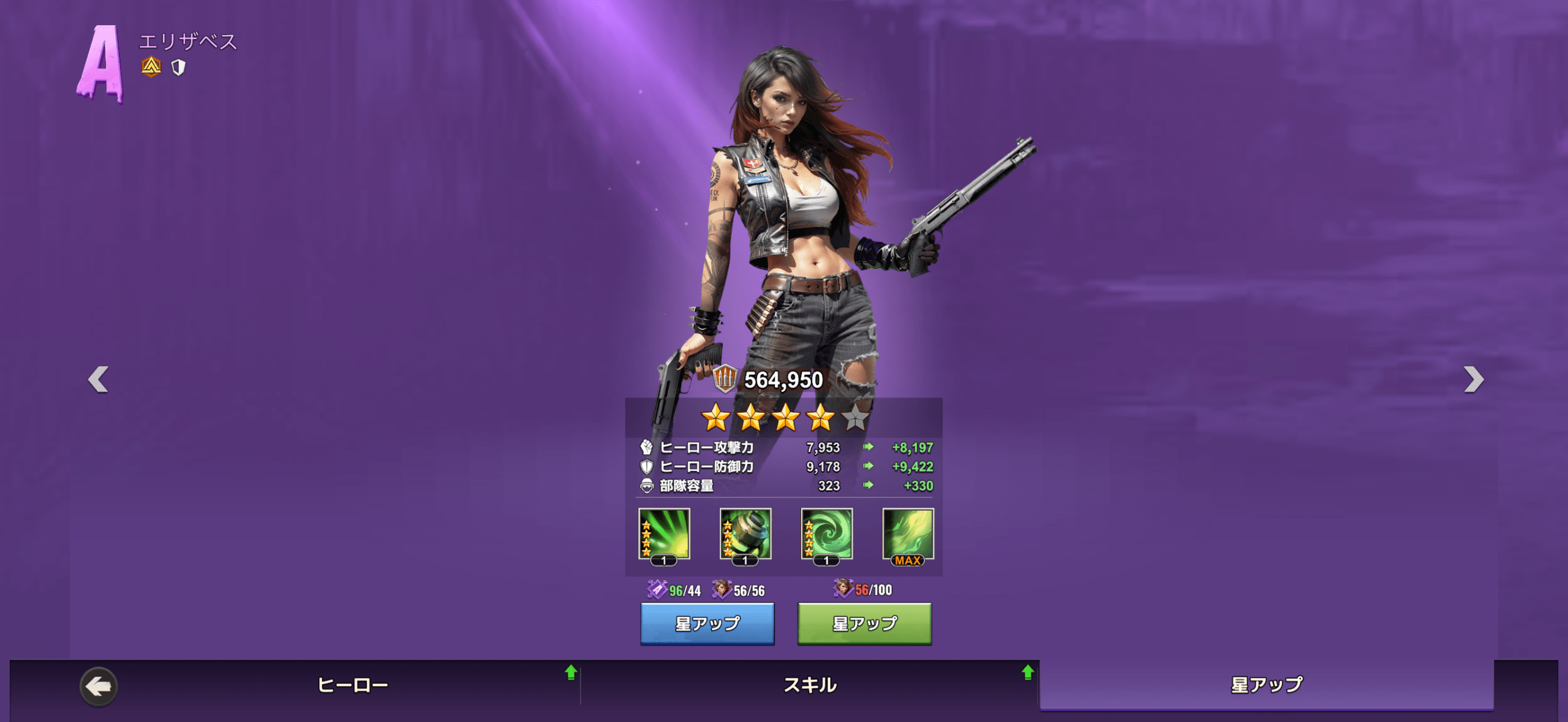
Task: Click the gold rank badge under hero name
Action: tap(151, 67)
